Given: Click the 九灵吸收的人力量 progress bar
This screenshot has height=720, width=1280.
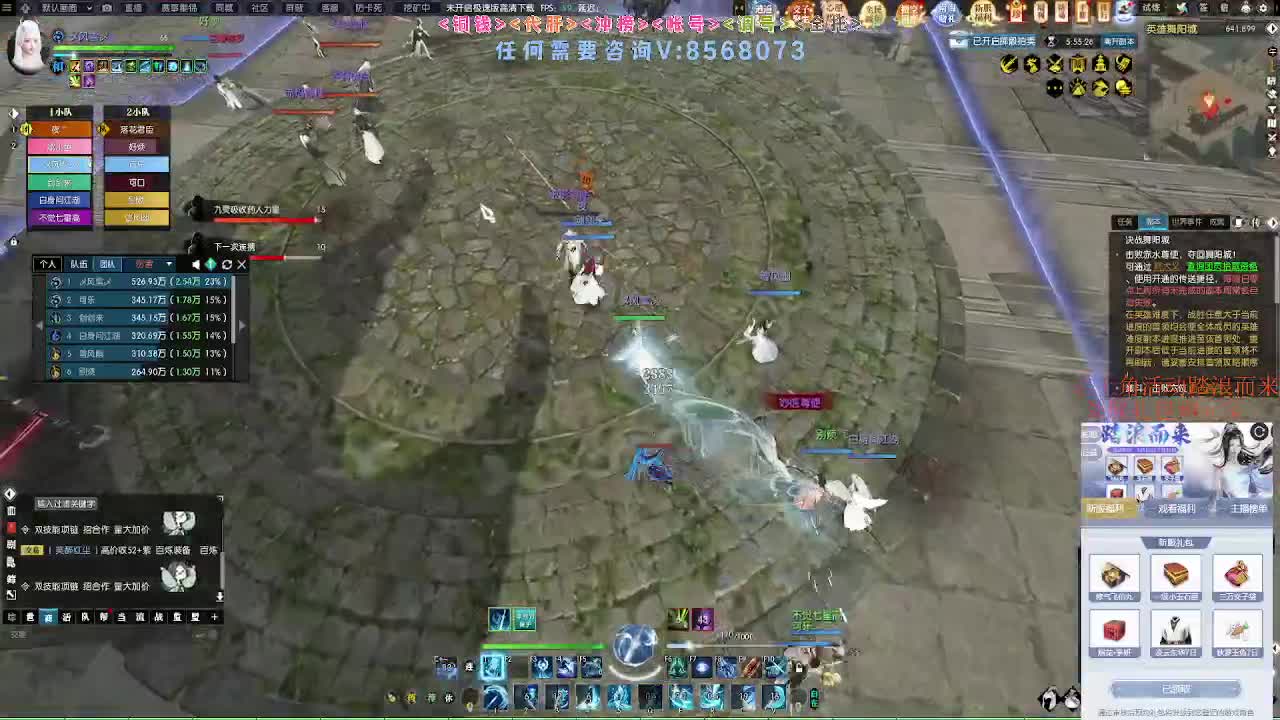Looking at the screenshot, I should pos(265,220).
